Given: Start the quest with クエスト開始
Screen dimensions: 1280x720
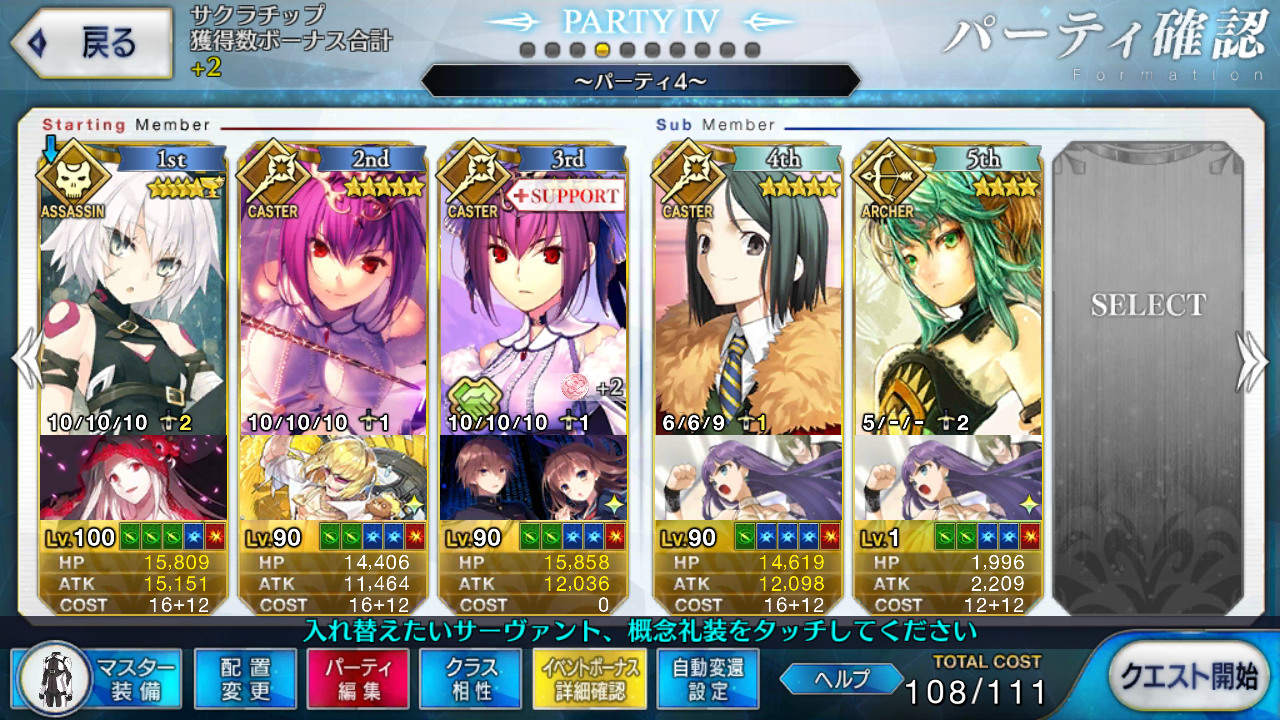Looking at the screenshot, I should [1190, 678].
